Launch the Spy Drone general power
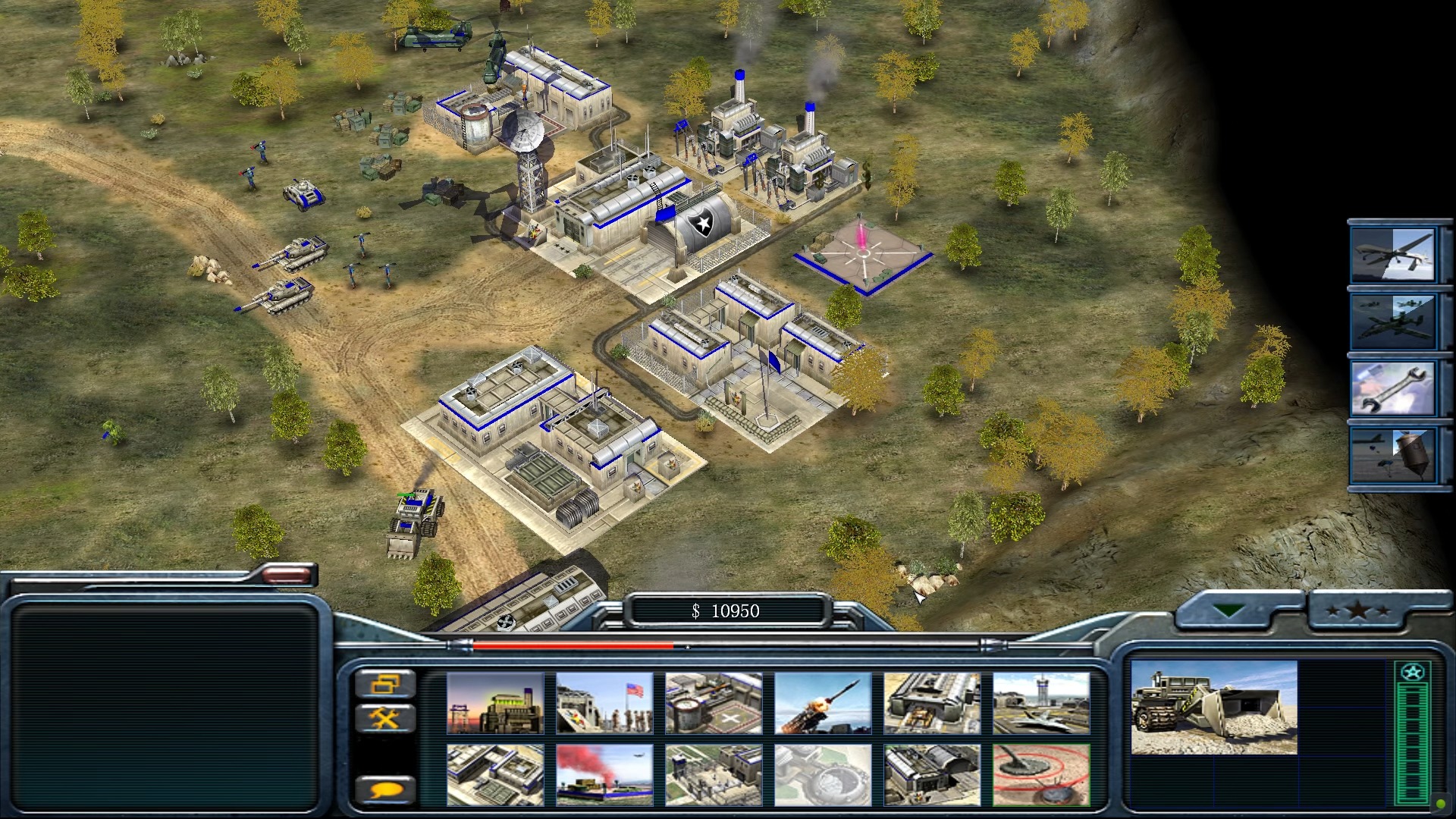1456x819 pixels. click(x=1392, y=255)
